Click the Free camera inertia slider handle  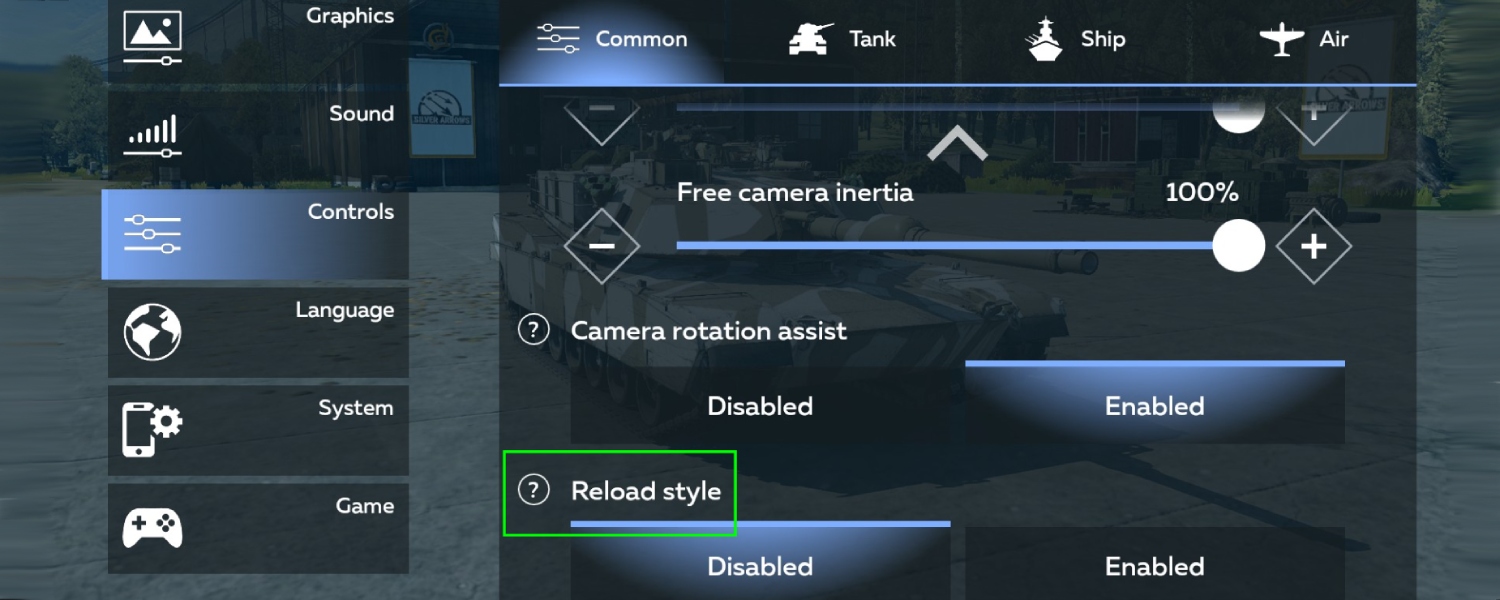[x=1238, y=246]
